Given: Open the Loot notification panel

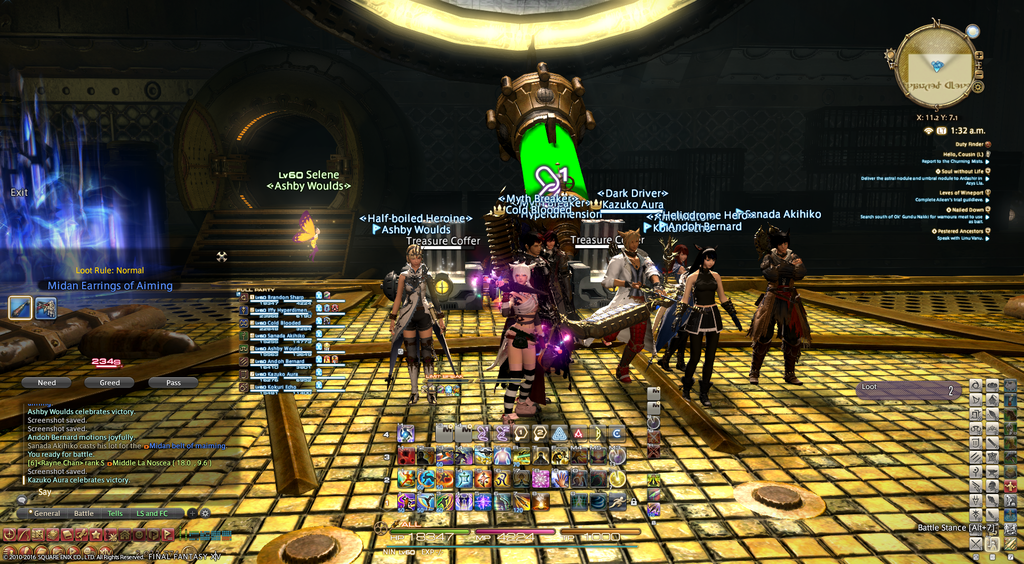Looking at the screenshot, I should point(909,390).
